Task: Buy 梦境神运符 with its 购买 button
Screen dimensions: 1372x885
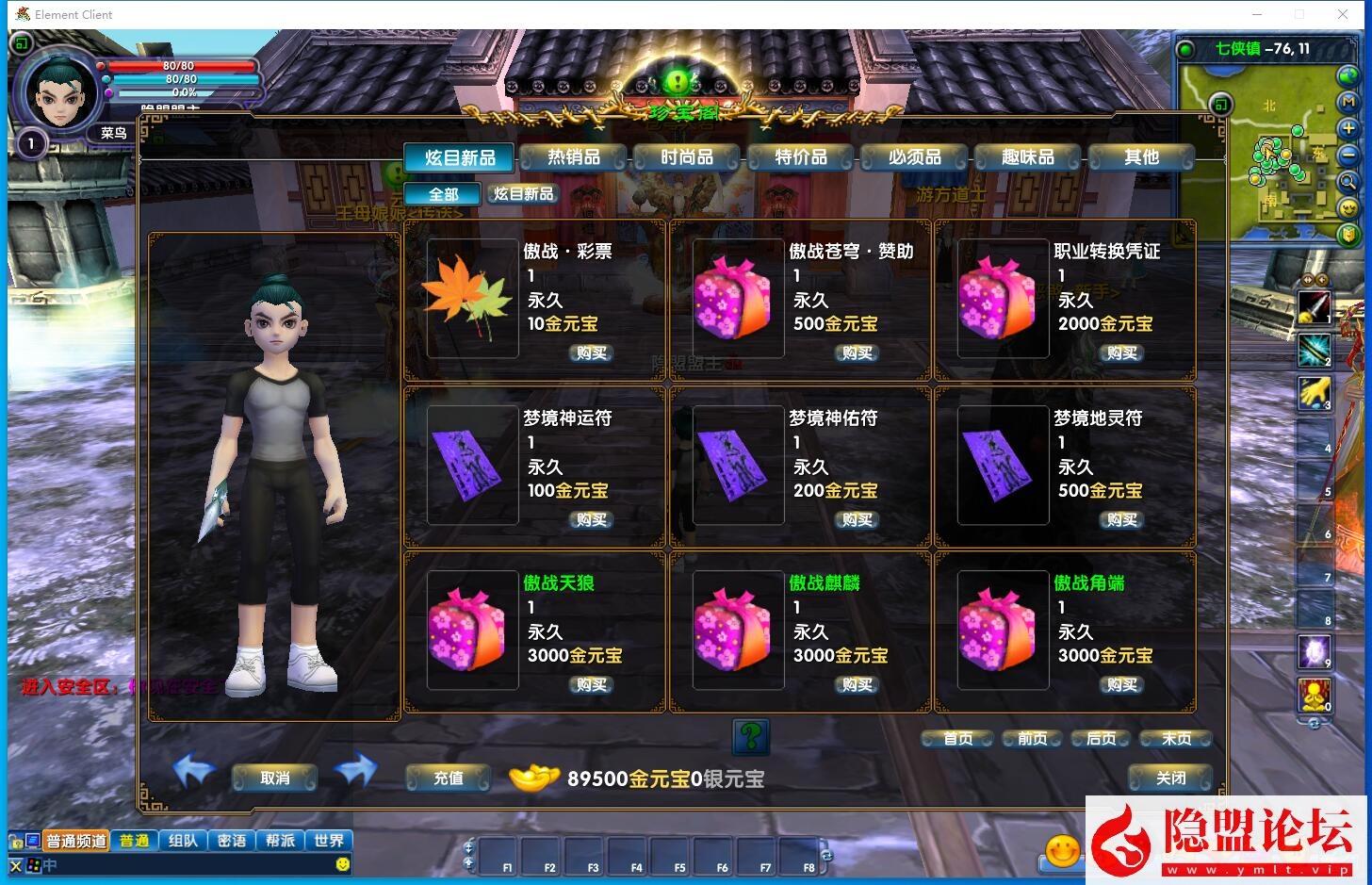Action: point(590,519)
